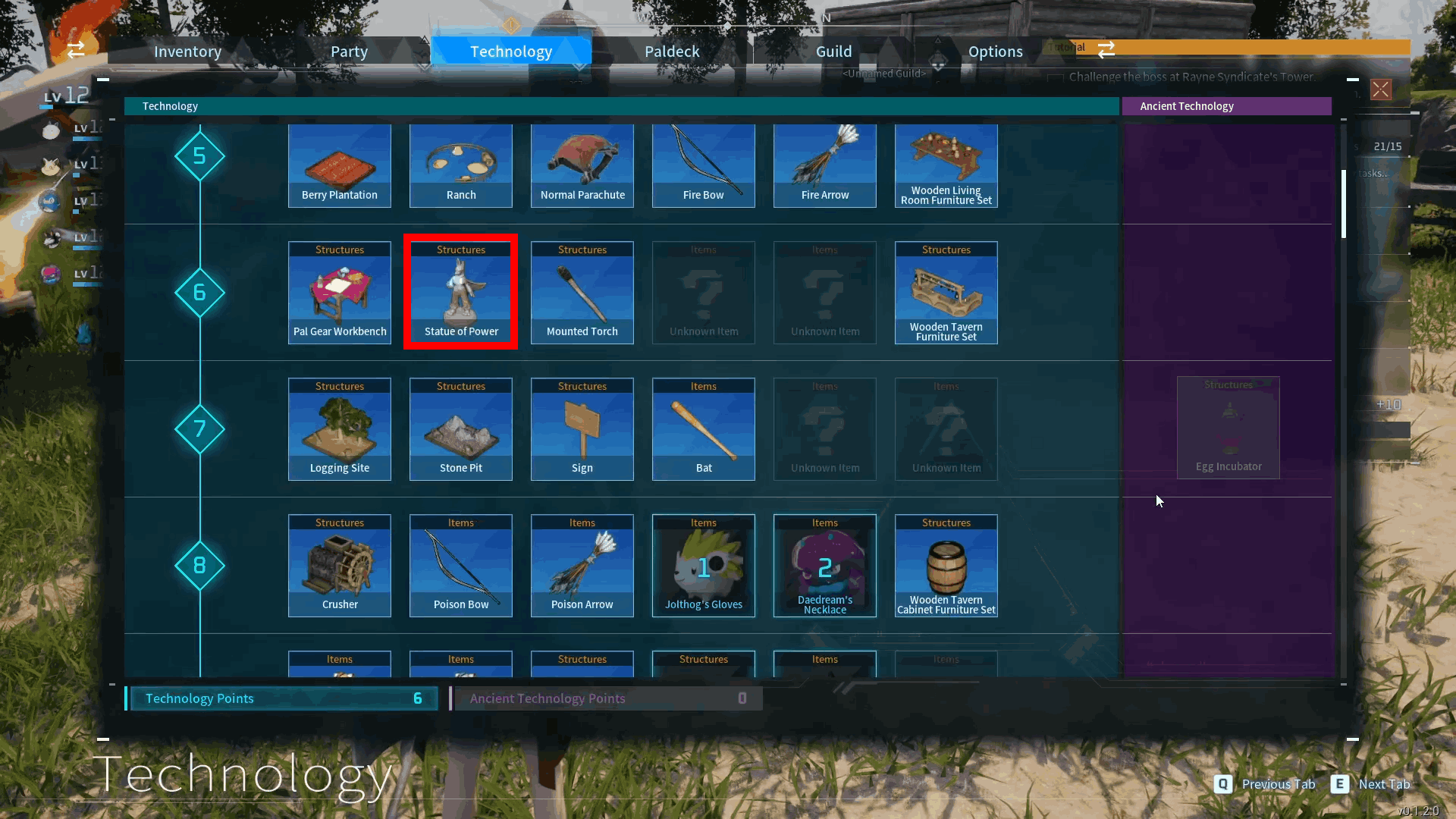Choose Daedream's Necklace technology
Image resolution: width=1456 pixels, height=819 pixels.
[825, 566]
